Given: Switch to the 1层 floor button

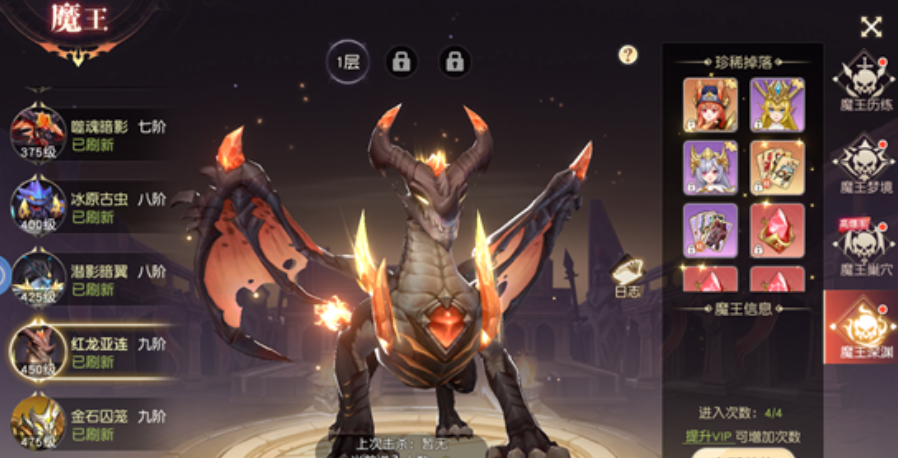Looking at the screenshot, I should [x=348, y=62].
